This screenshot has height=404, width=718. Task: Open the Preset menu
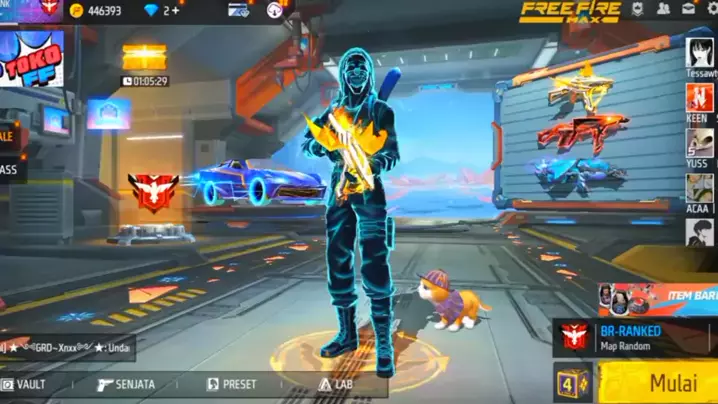(232, 384)
